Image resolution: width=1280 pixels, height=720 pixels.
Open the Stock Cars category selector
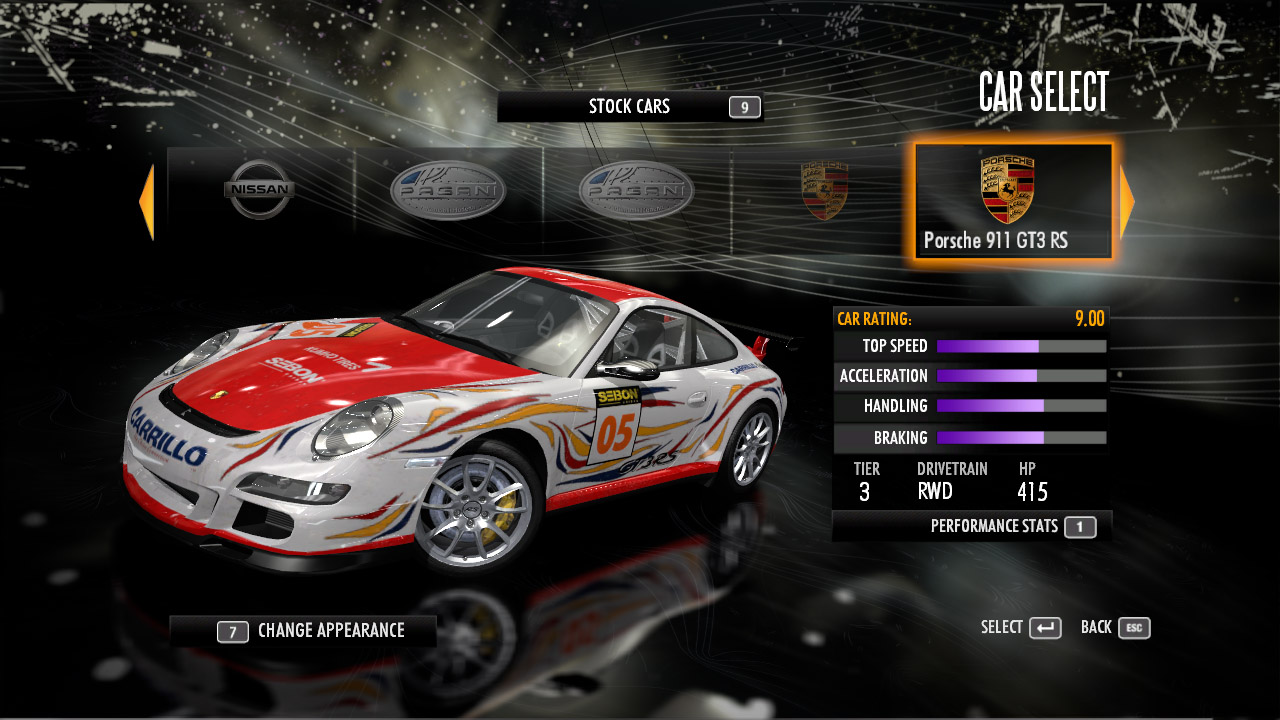630,107
